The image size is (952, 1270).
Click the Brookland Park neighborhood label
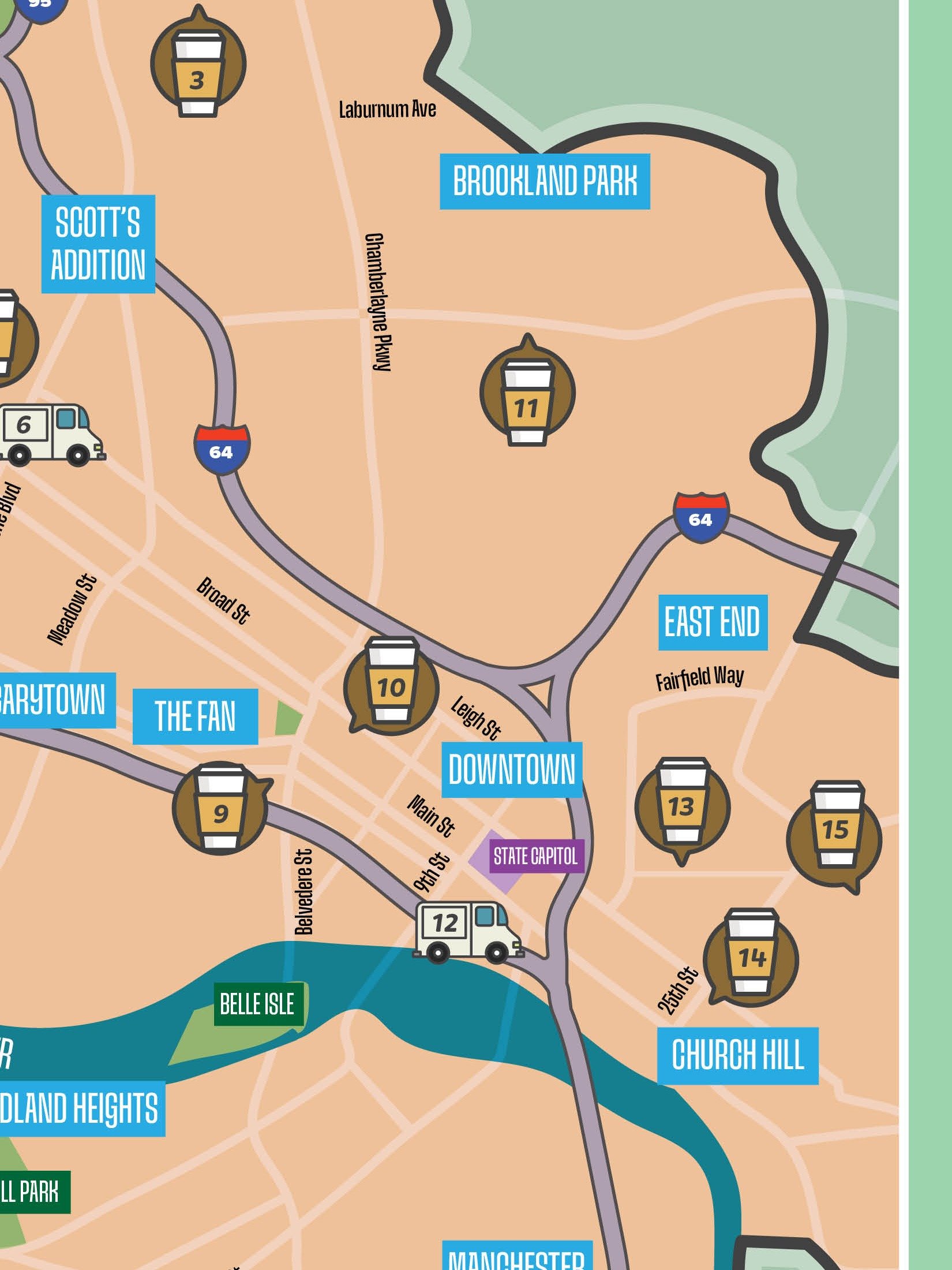[545, 181]
